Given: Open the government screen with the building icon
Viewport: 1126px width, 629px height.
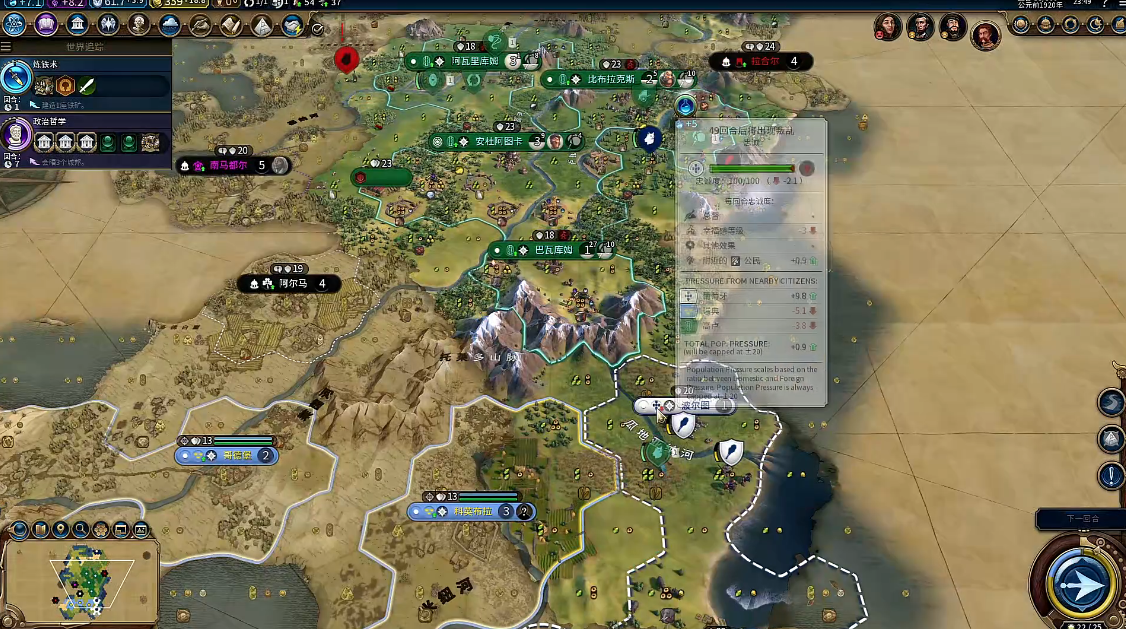Looking at the screenshot, I should point(77,25).
